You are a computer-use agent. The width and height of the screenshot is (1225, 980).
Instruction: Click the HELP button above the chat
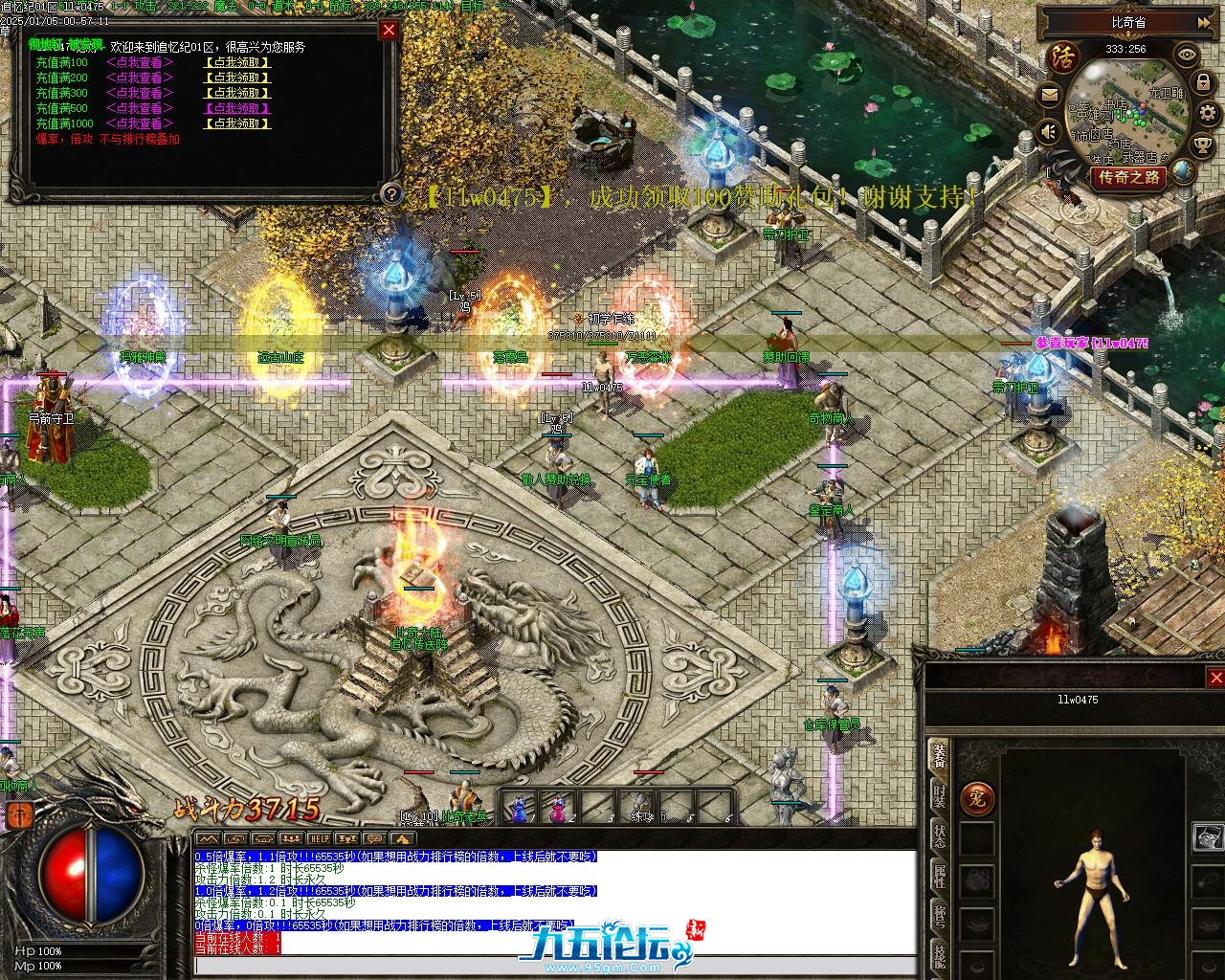point(319,839)
